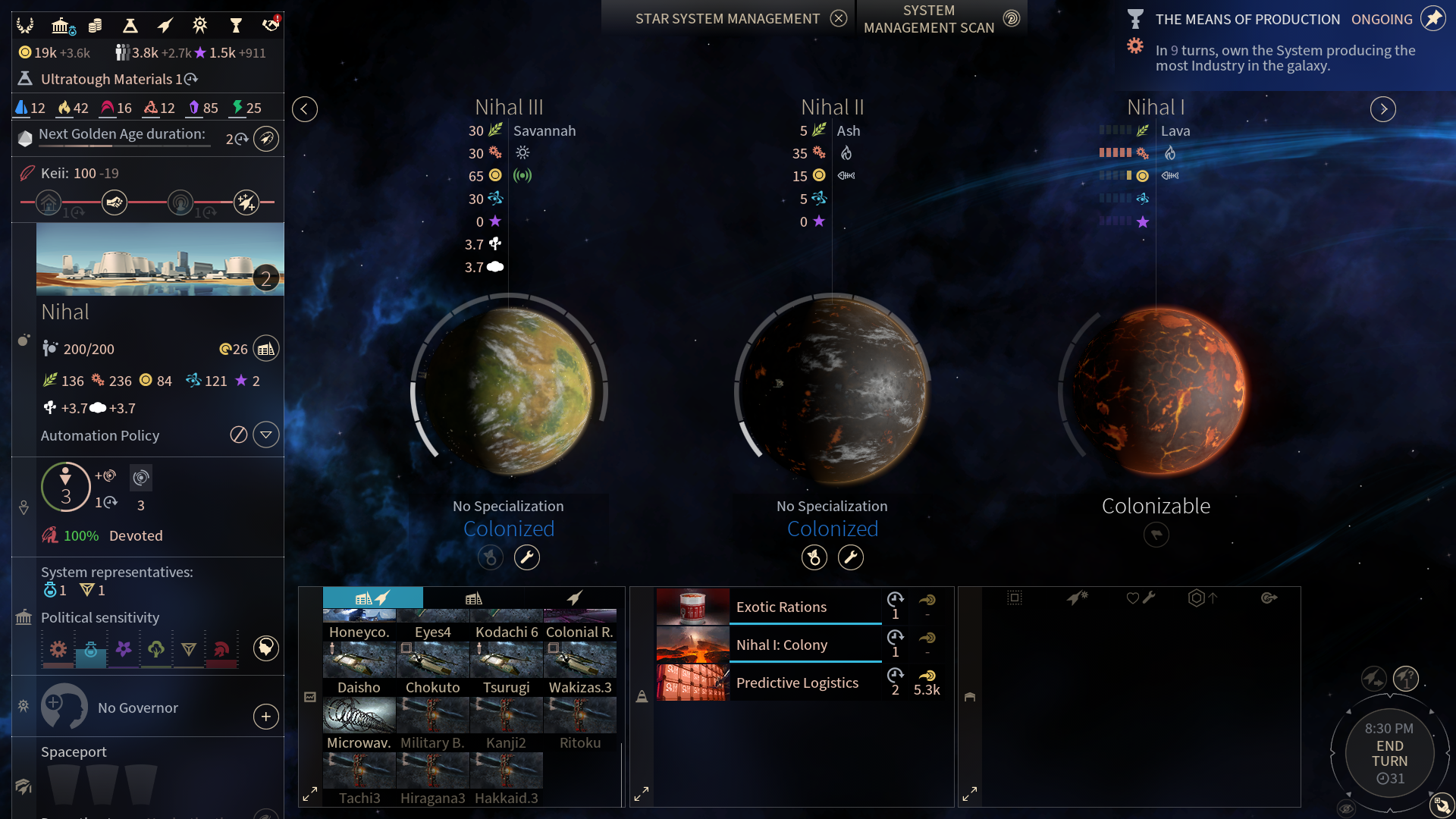The width and height of the screenshot is (1456, 819).
Task: Open Nihal III wrench improvement button
Action: pos(527,557)
